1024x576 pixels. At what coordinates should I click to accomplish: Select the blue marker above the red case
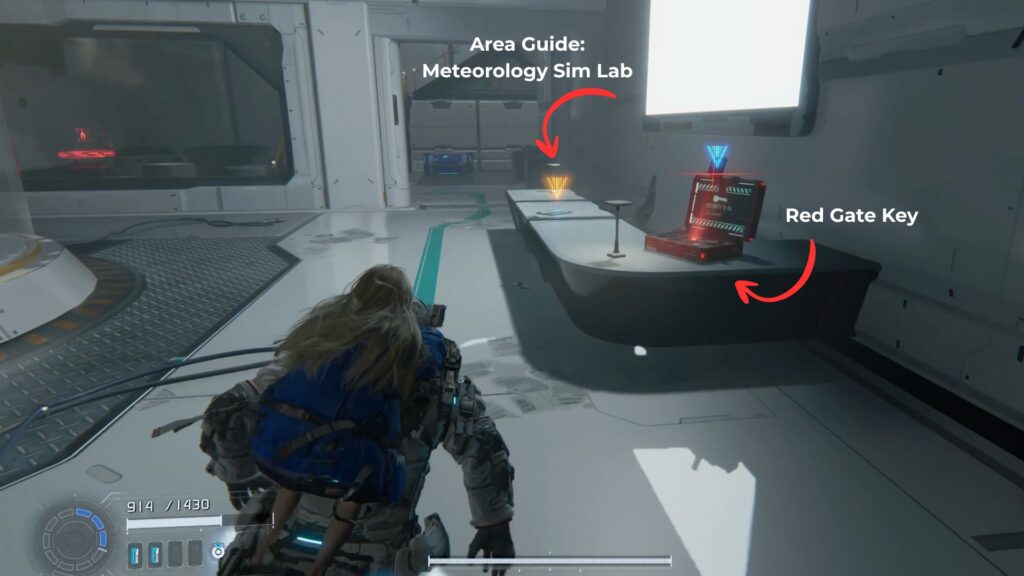tap(715, 156)
